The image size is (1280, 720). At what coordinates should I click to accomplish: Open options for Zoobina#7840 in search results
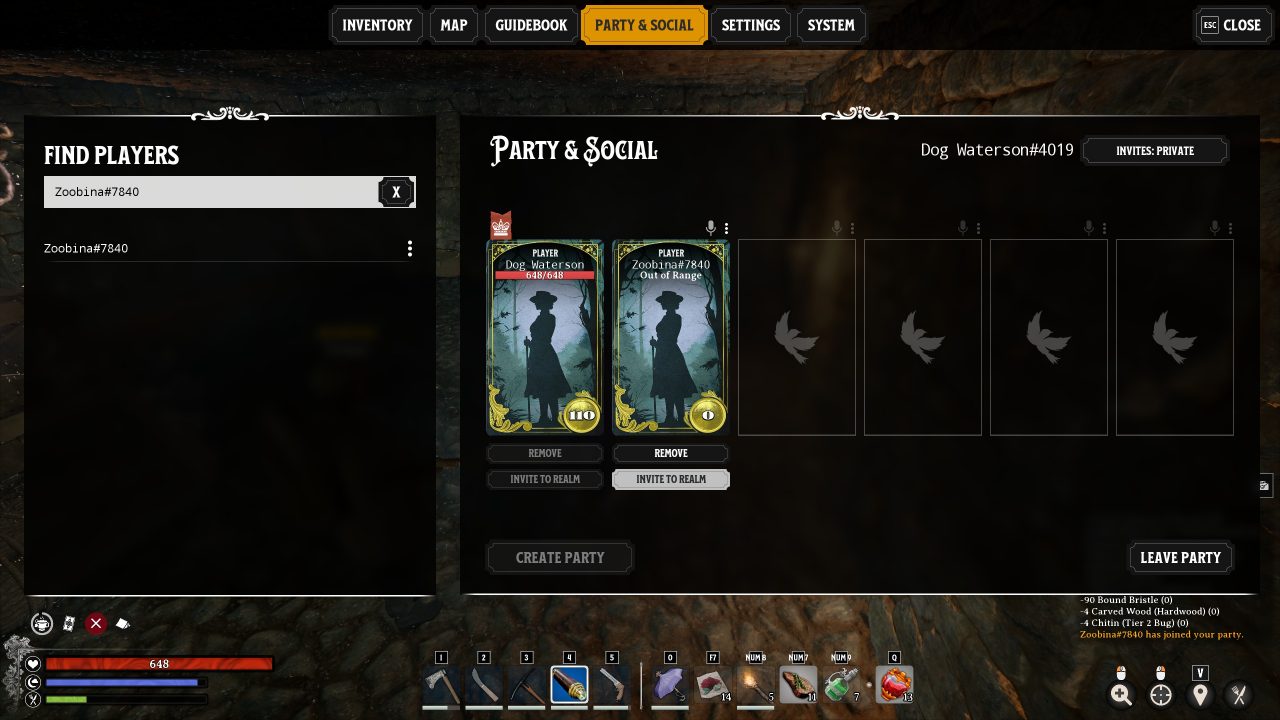(409, 248)
